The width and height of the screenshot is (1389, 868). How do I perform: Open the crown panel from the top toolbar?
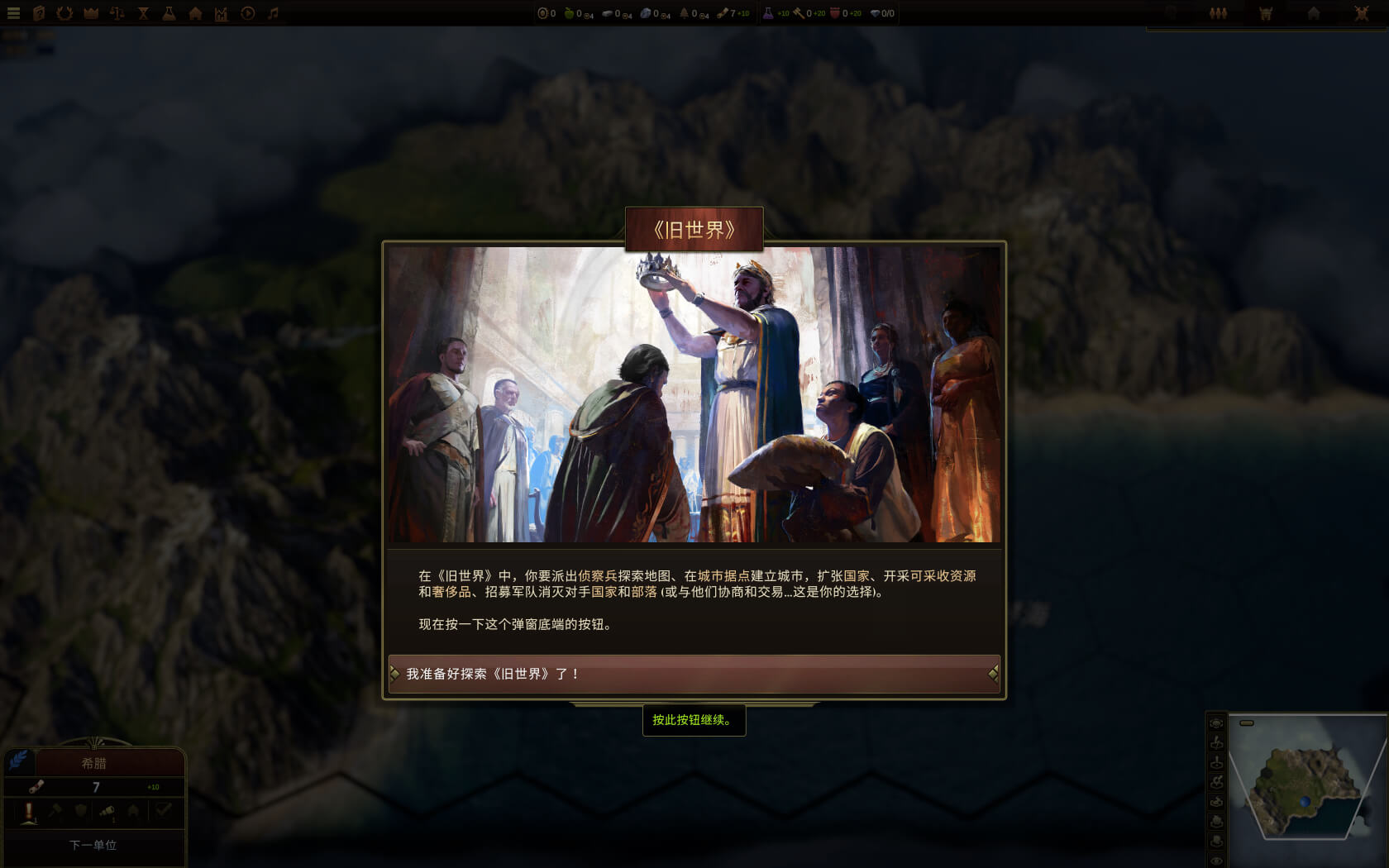[x=89, y=13]
